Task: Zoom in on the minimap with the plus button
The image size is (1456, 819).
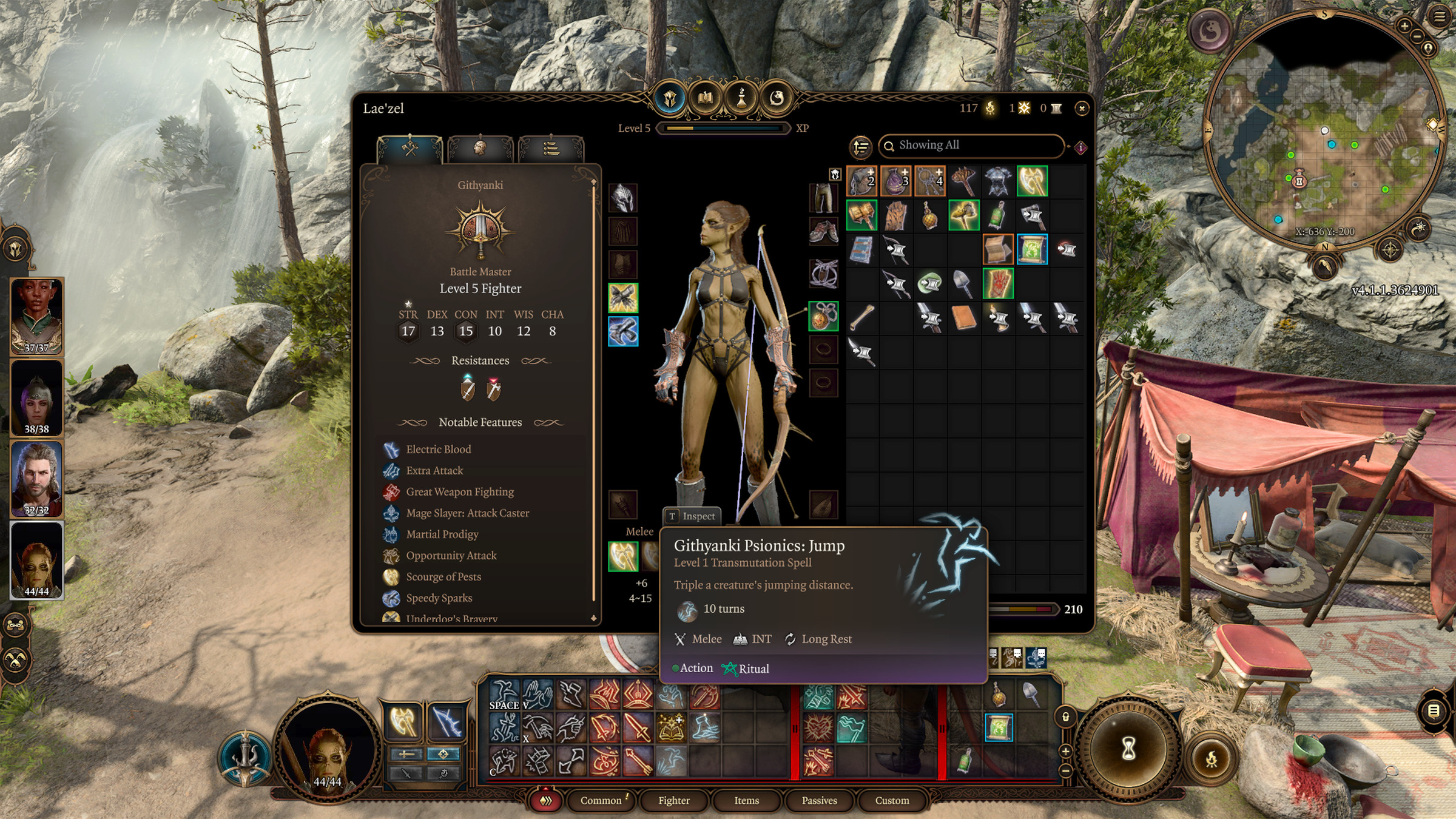Action: (1404, 27)
